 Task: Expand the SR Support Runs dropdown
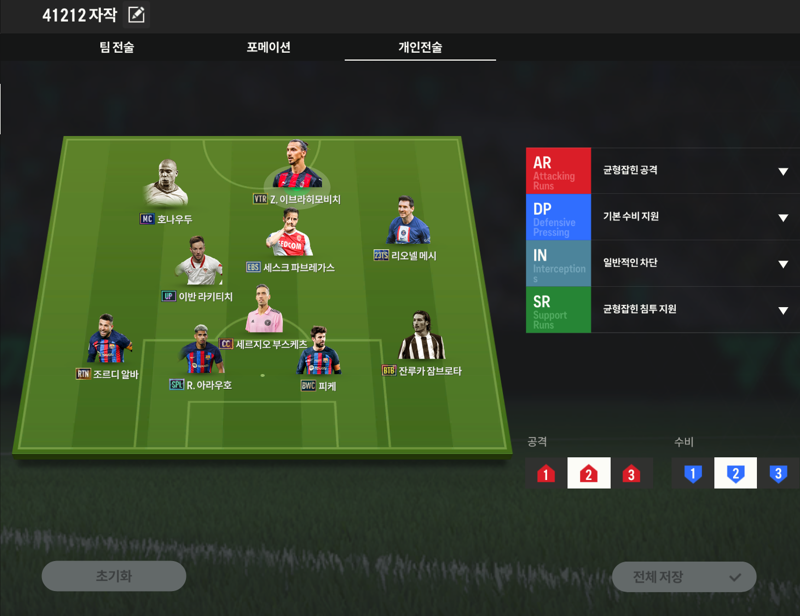tap(783, 310)
